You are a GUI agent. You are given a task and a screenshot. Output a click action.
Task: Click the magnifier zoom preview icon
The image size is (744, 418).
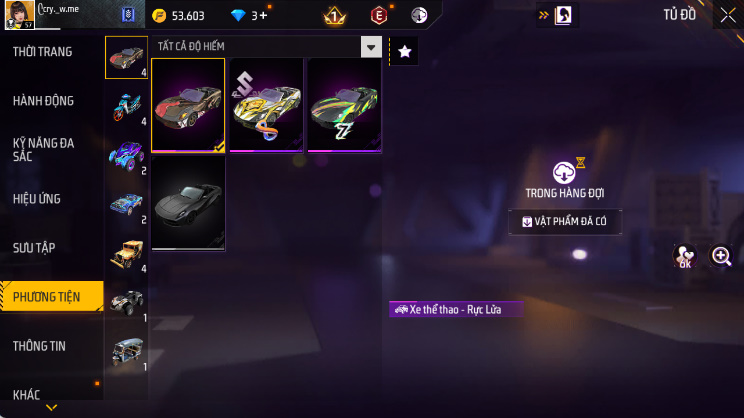(721, 256)
